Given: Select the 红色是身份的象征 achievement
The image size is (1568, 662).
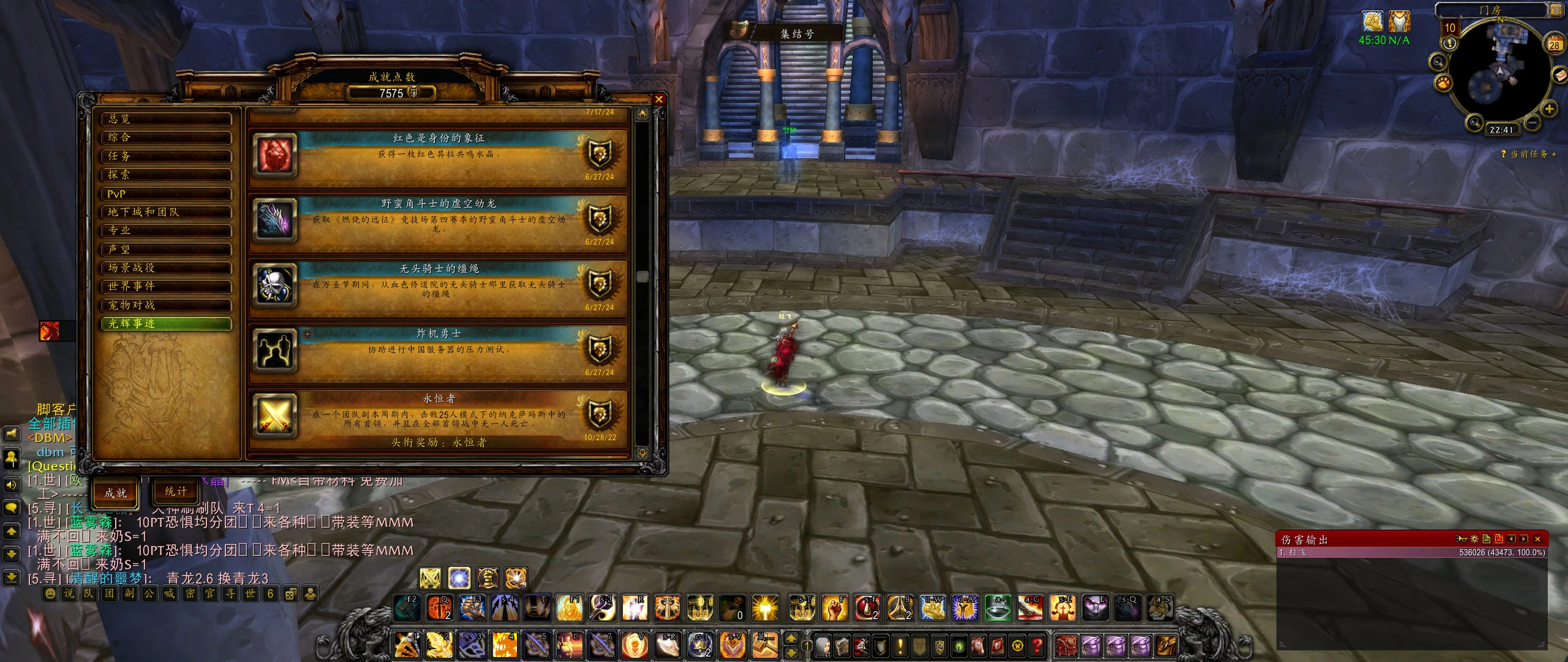Looking at the screenshot, I should (x=439, y=158).
